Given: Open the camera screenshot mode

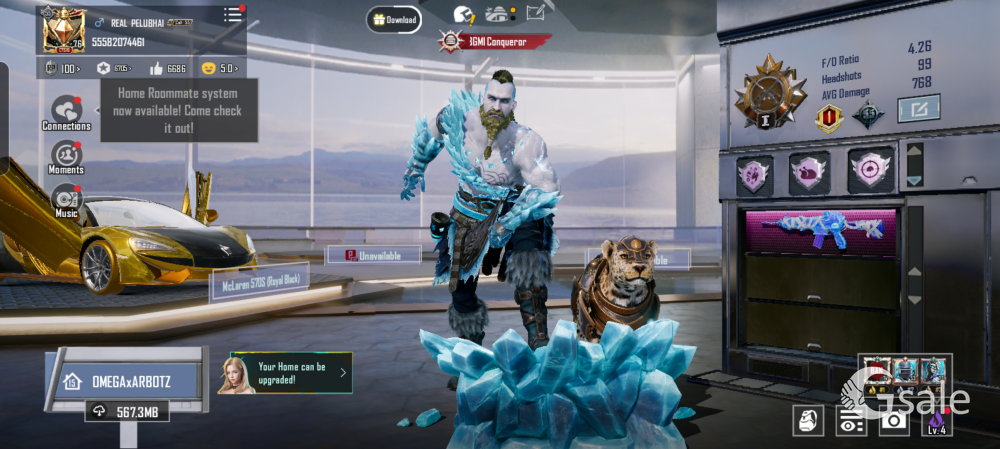Looking at the screenshot, I should [x=893, y=421].
